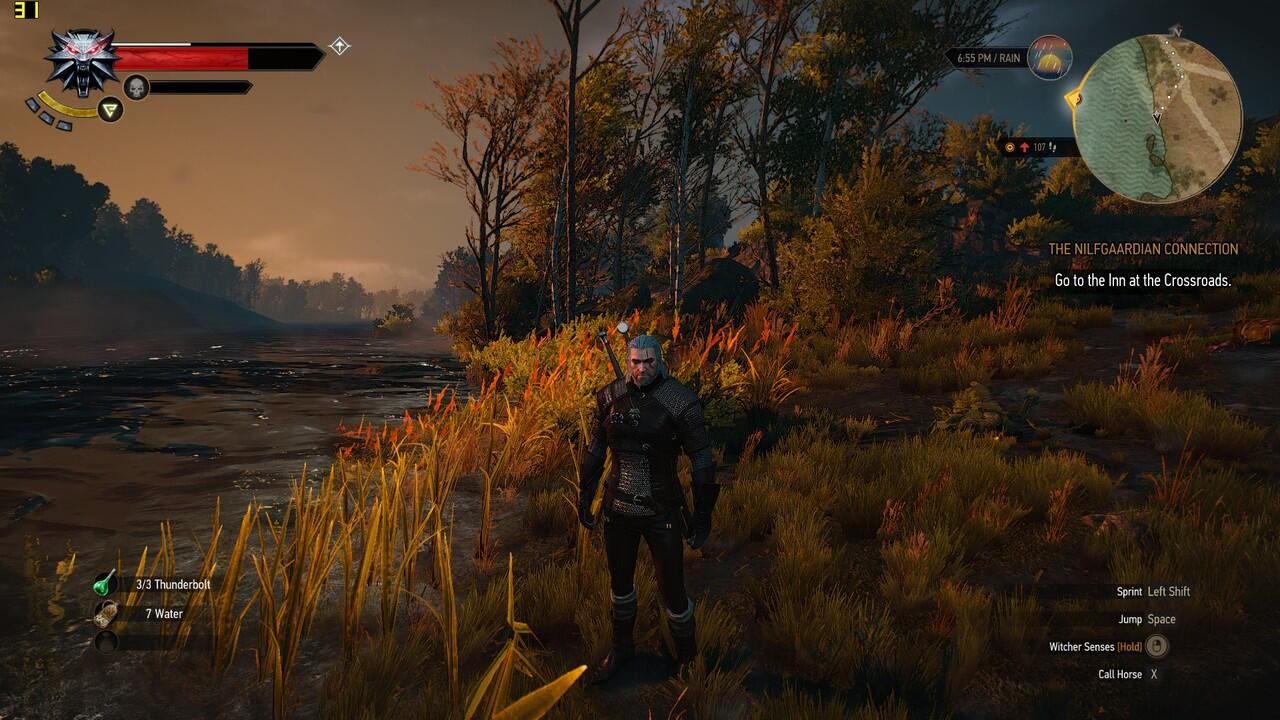Open the circular minimap
Screen dimensions: 1280x720
coord(1157,119)
